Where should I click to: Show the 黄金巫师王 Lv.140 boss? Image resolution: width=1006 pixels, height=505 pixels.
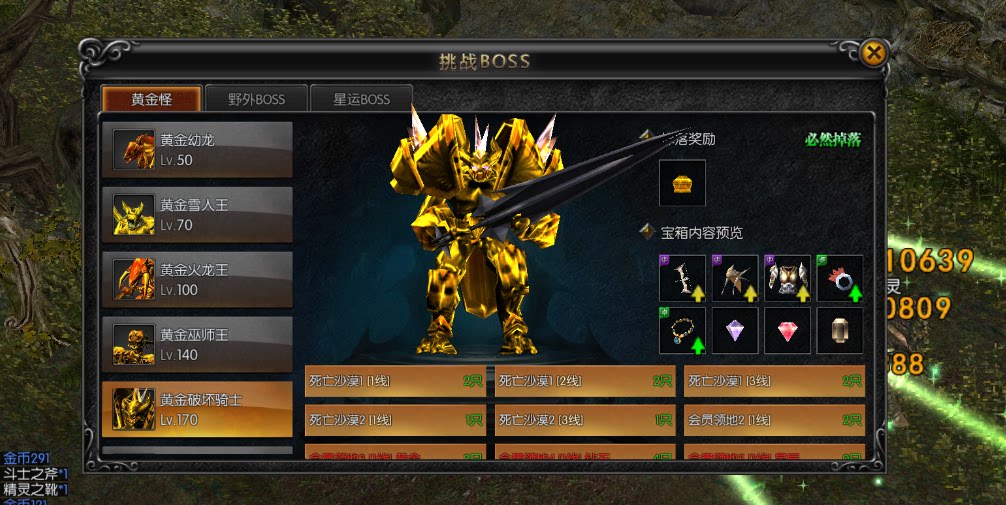197,344
